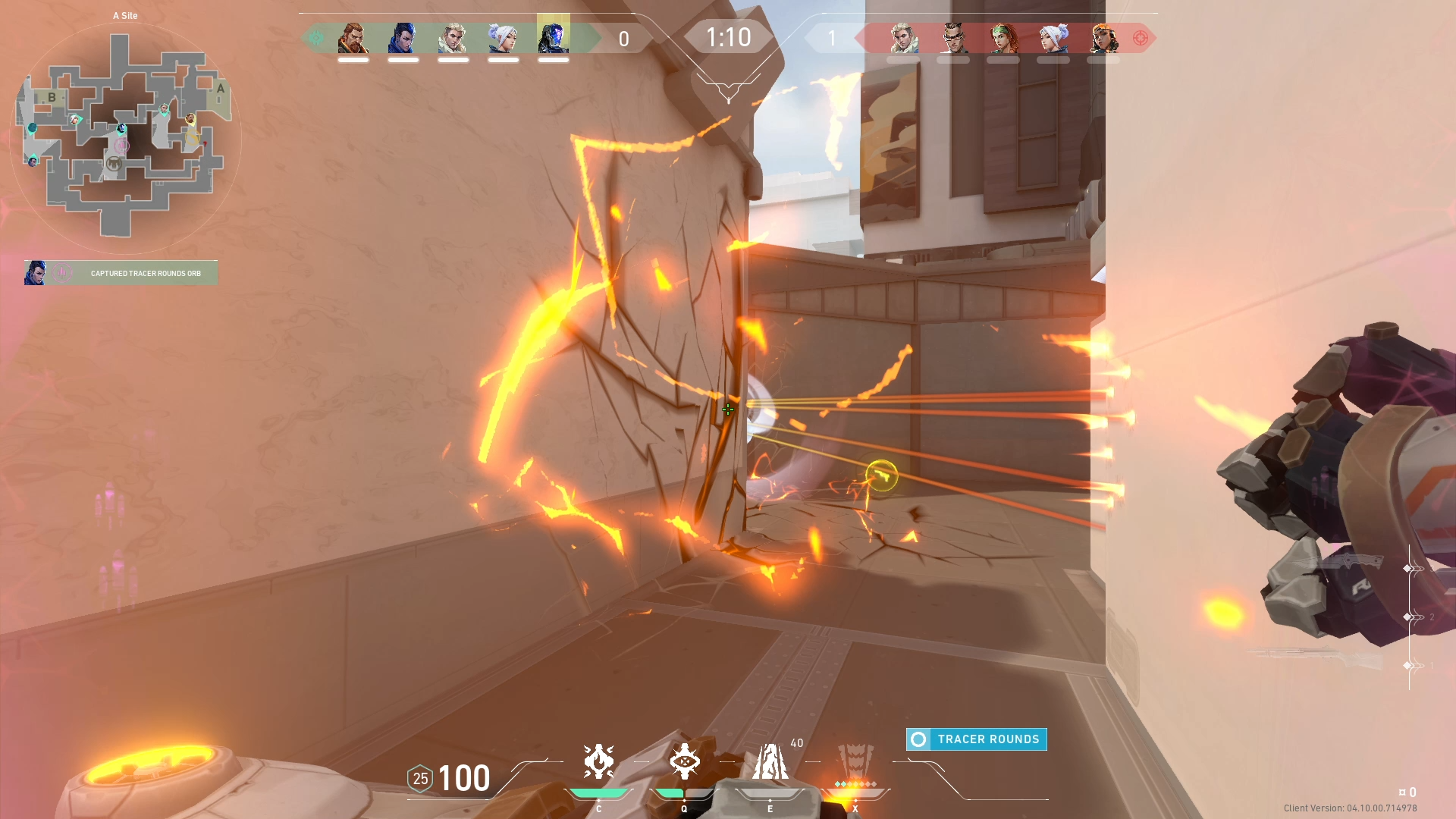Click the enemy portrait wearing glasses

(953, 38)
